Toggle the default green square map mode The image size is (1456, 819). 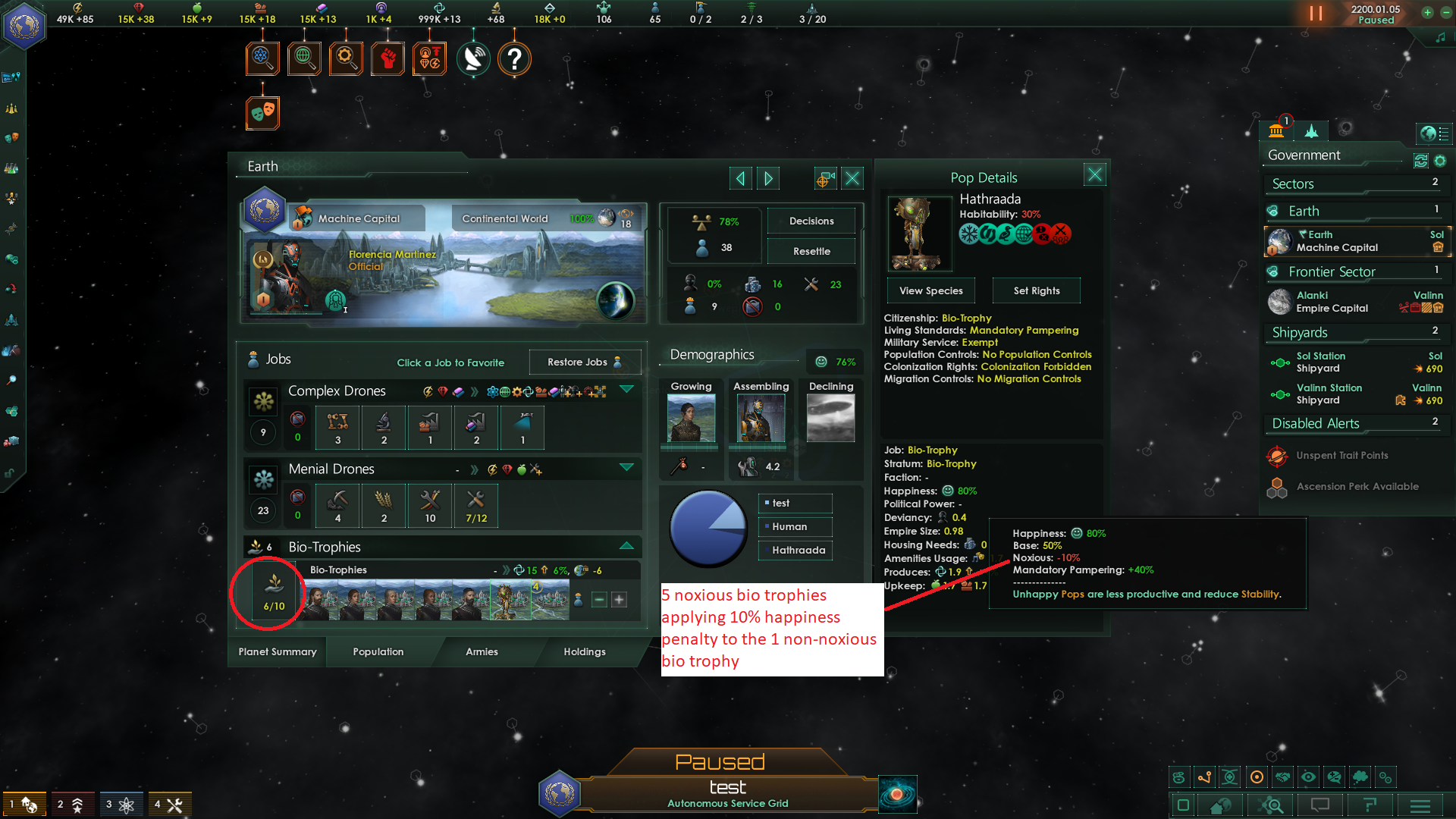[x=1183, y=805]
